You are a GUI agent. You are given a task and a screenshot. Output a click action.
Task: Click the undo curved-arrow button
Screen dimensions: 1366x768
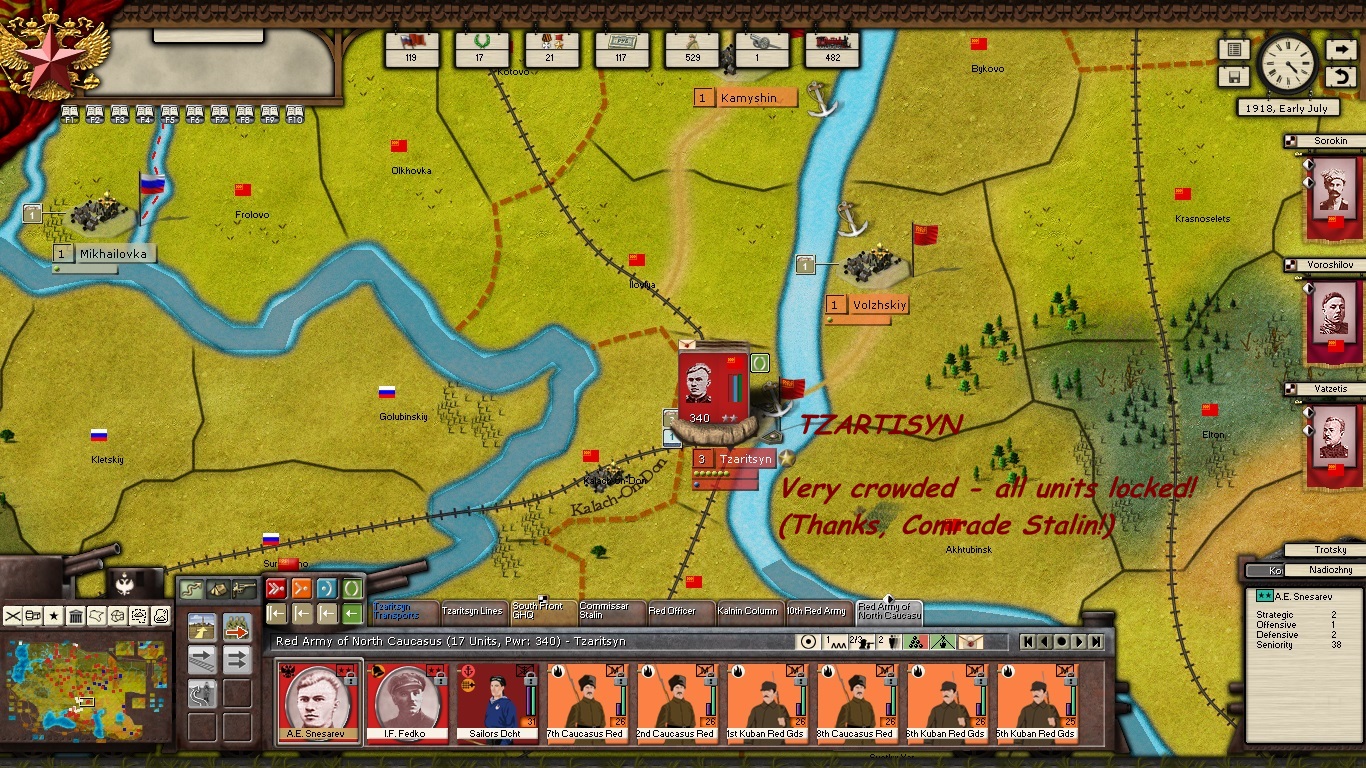[1340, 77]
